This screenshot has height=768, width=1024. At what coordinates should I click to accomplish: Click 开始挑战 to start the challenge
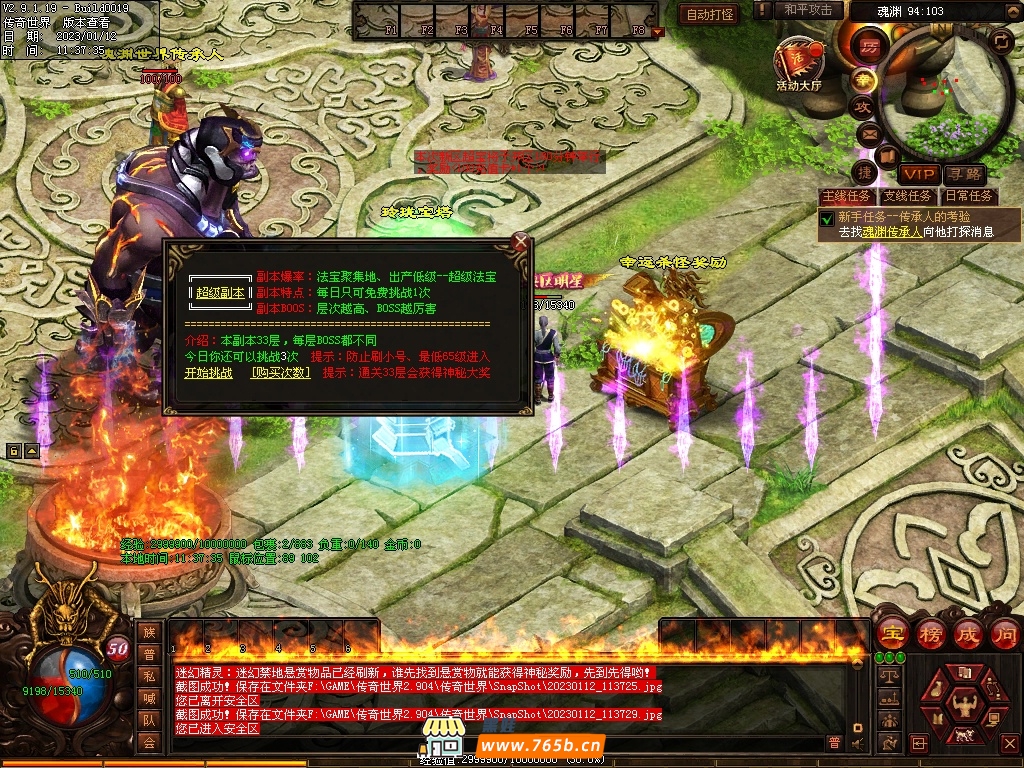(208, 372)
